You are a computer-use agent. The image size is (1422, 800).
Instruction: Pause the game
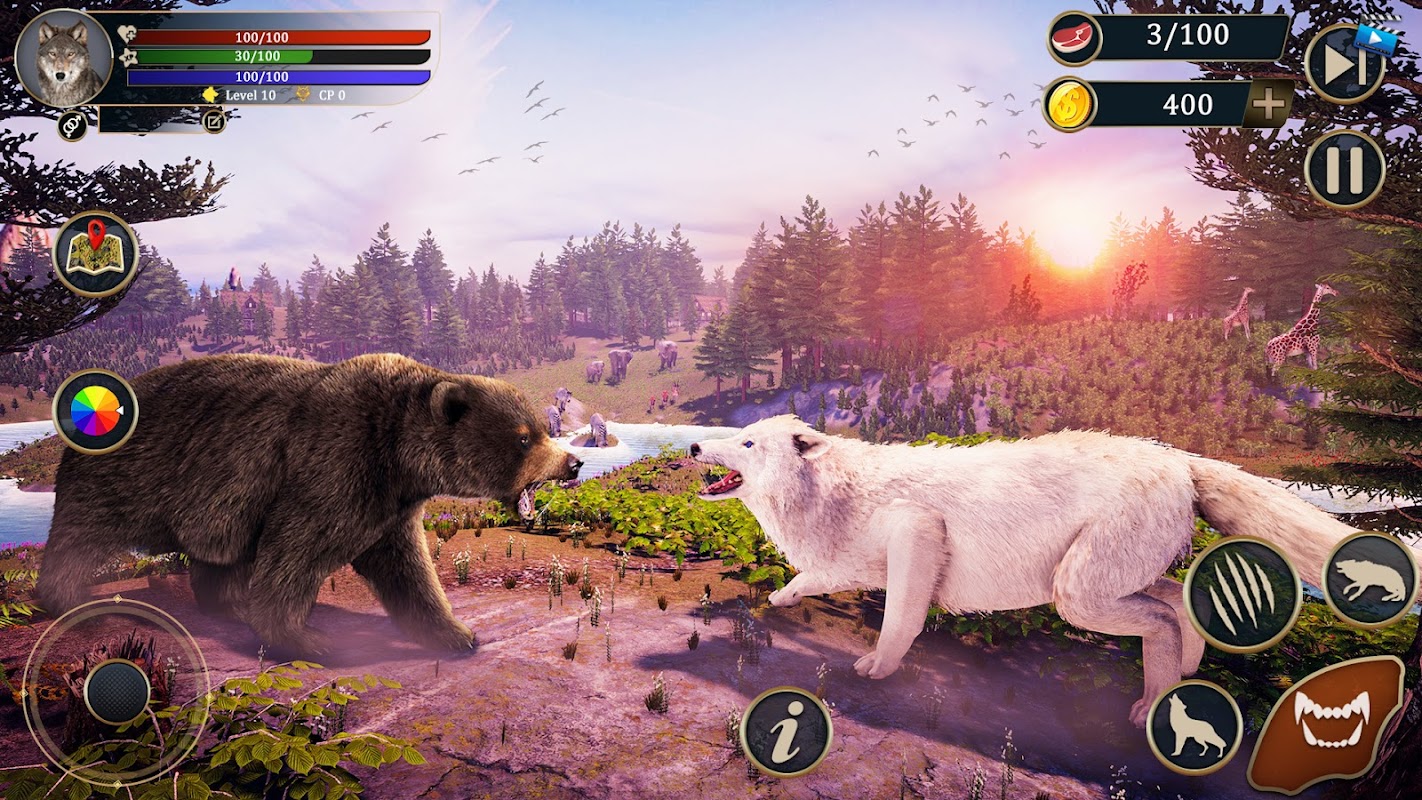point(1344,169)
